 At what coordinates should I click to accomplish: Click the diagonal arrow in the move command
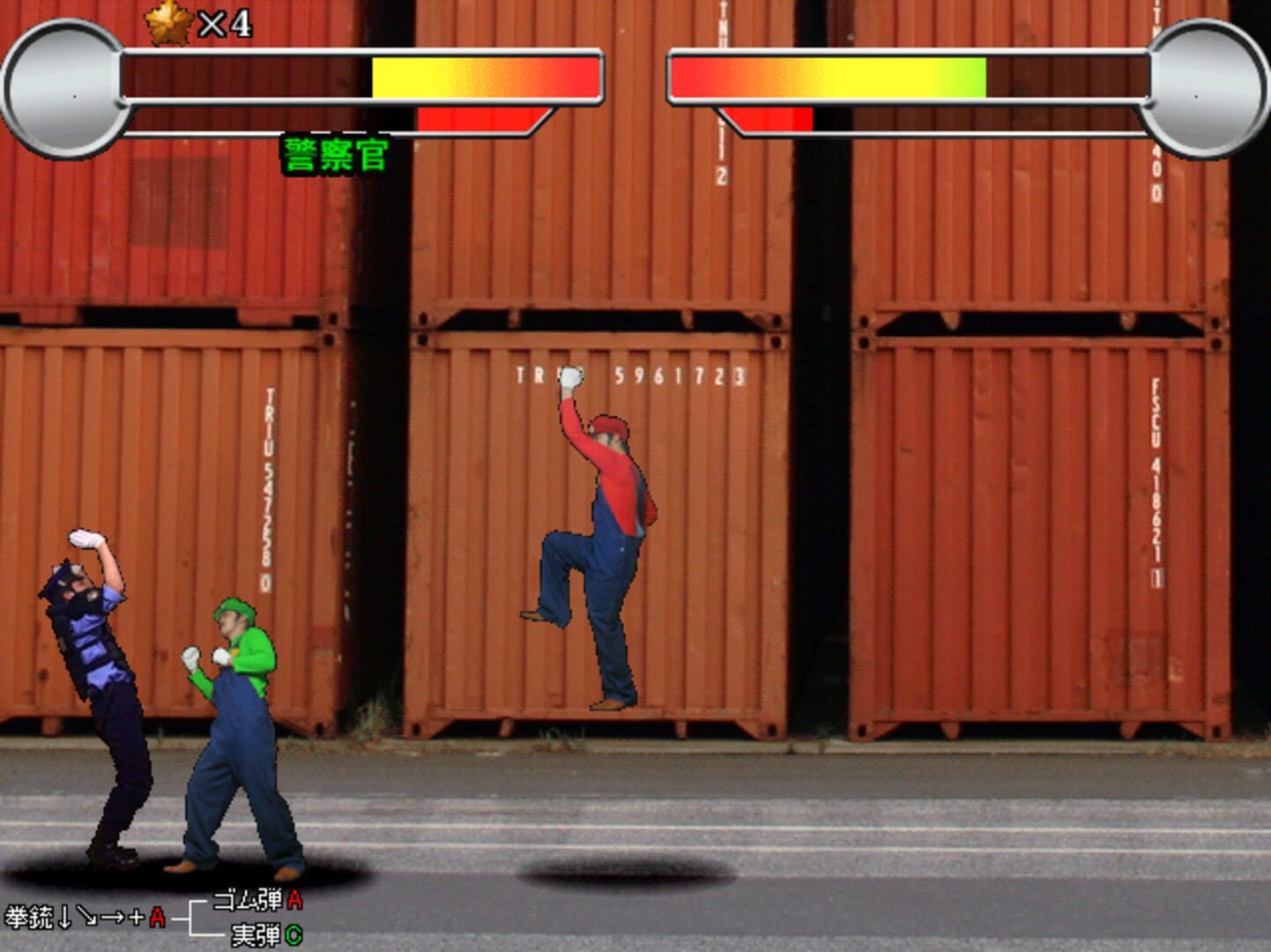click(x=88, y=916)
